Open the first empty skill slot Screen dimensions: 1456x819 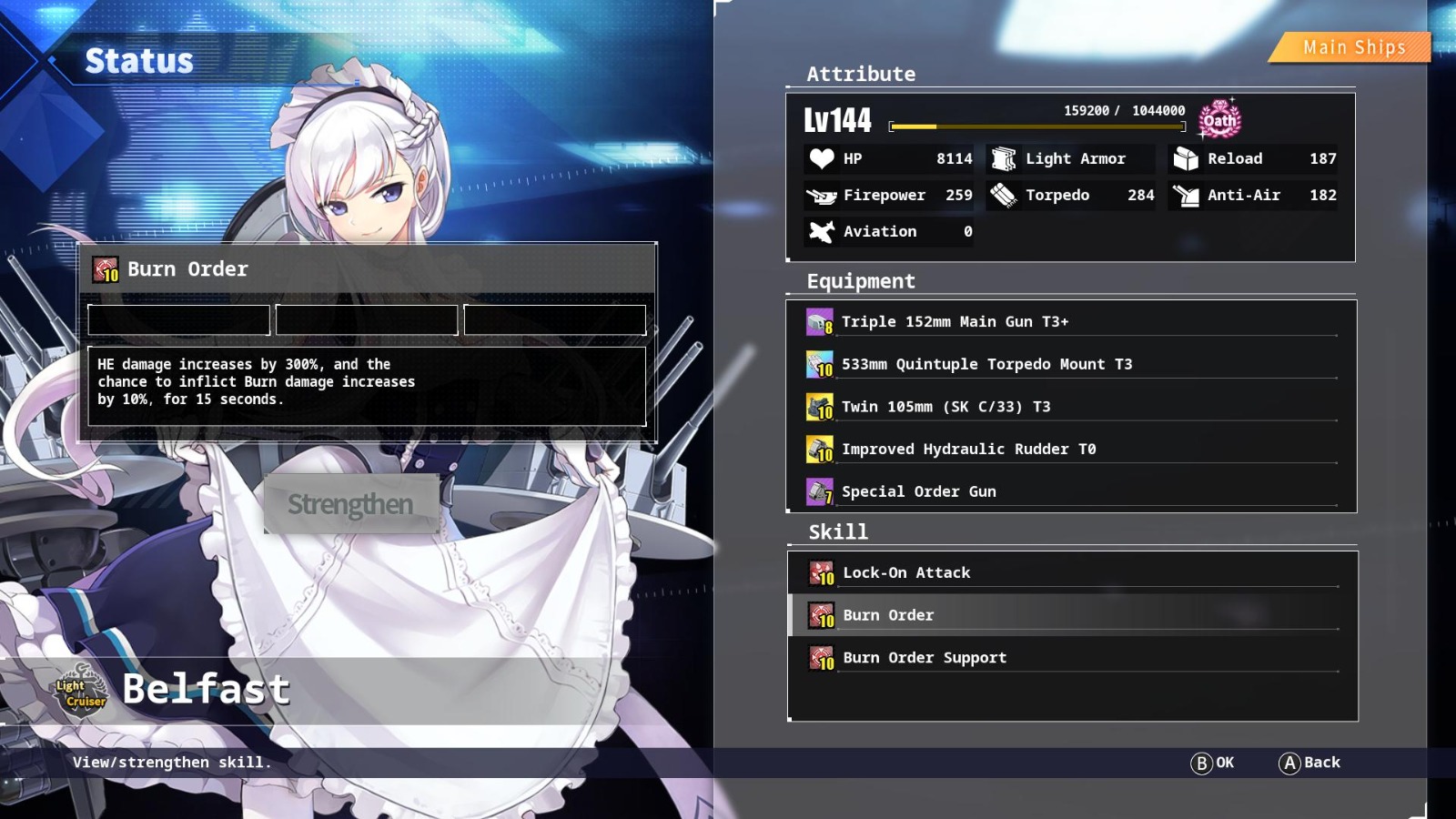coord(178,319)
